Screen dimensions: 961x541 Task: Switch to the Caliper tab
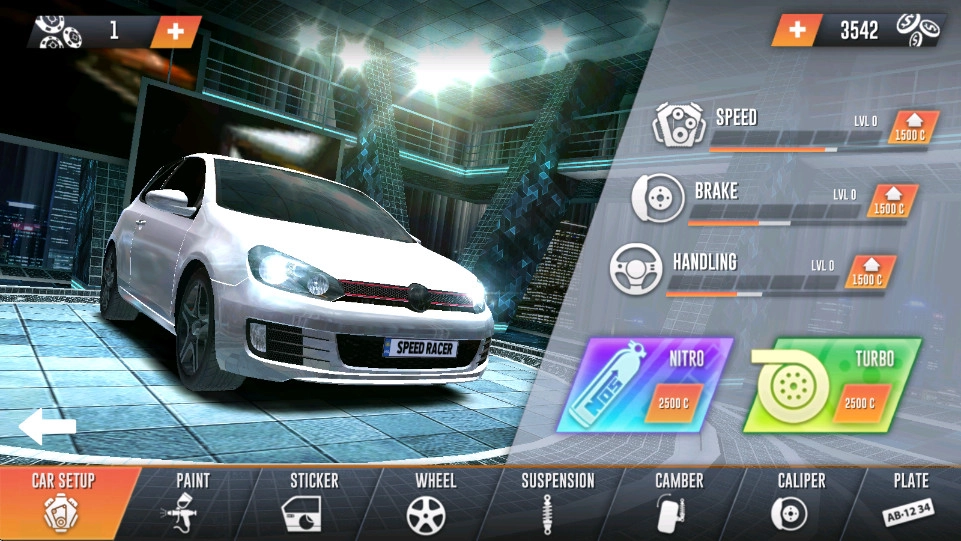click(x=801, y=502)
